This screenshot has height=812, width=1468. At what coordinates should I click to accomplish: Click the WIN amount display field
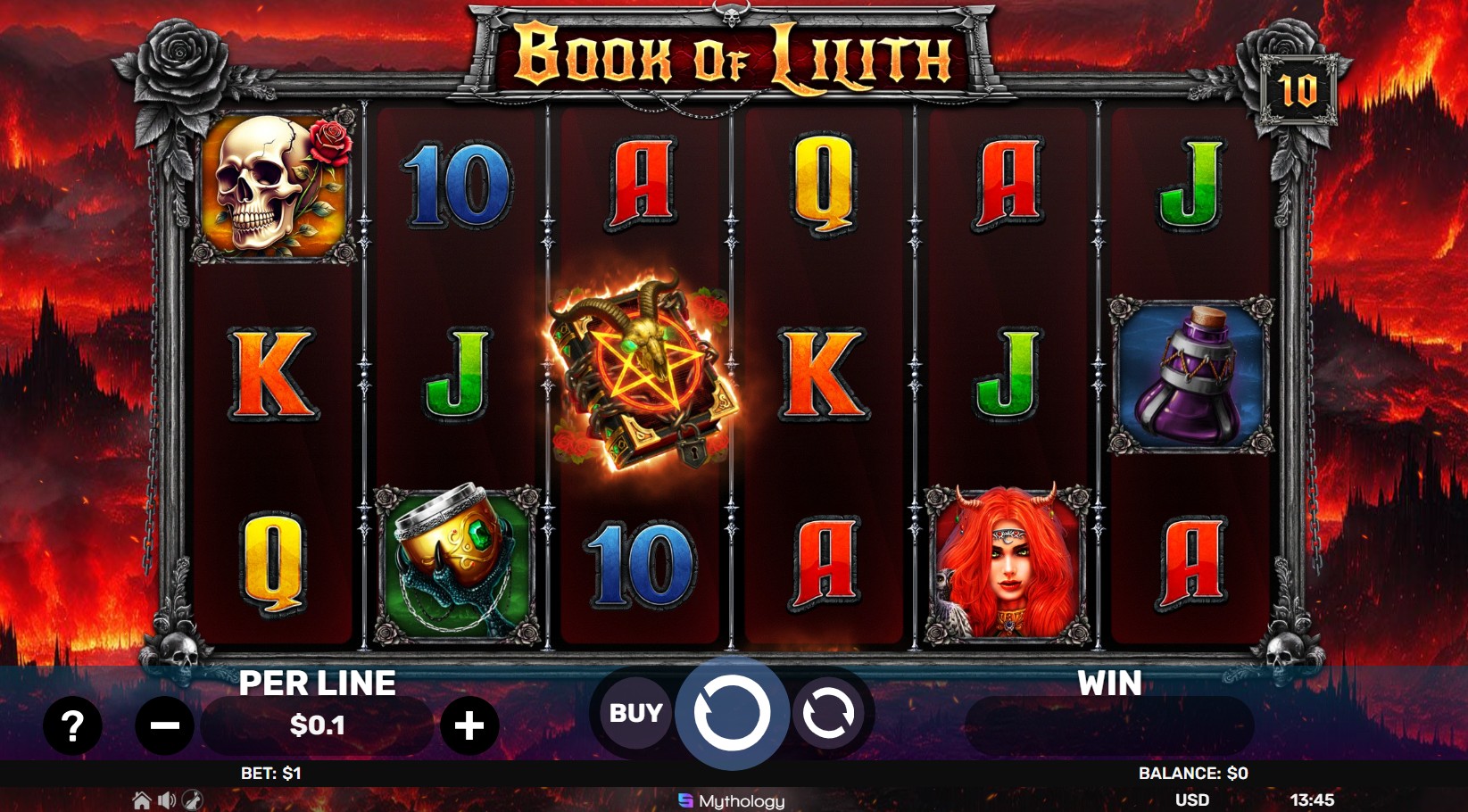[1111, 725]
